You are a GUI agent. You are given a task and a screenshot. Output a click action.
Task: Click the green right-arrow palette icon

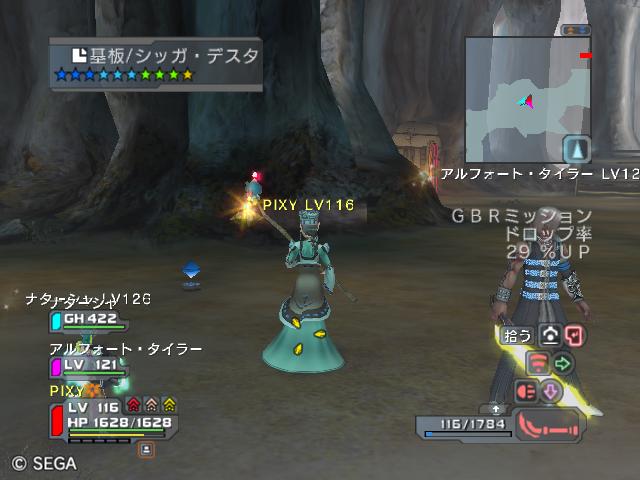point(563,363)
